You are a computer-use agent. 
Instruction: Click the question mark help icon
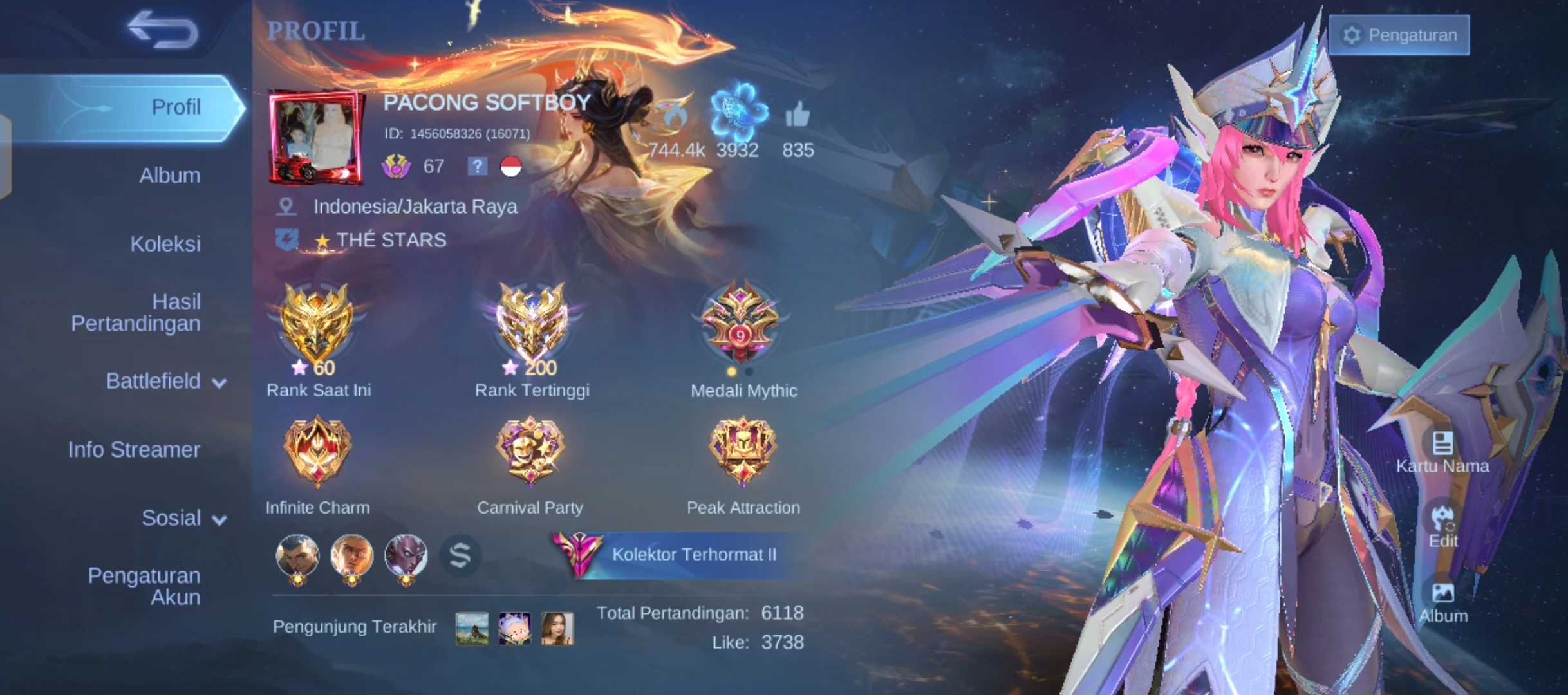point(476,167)
